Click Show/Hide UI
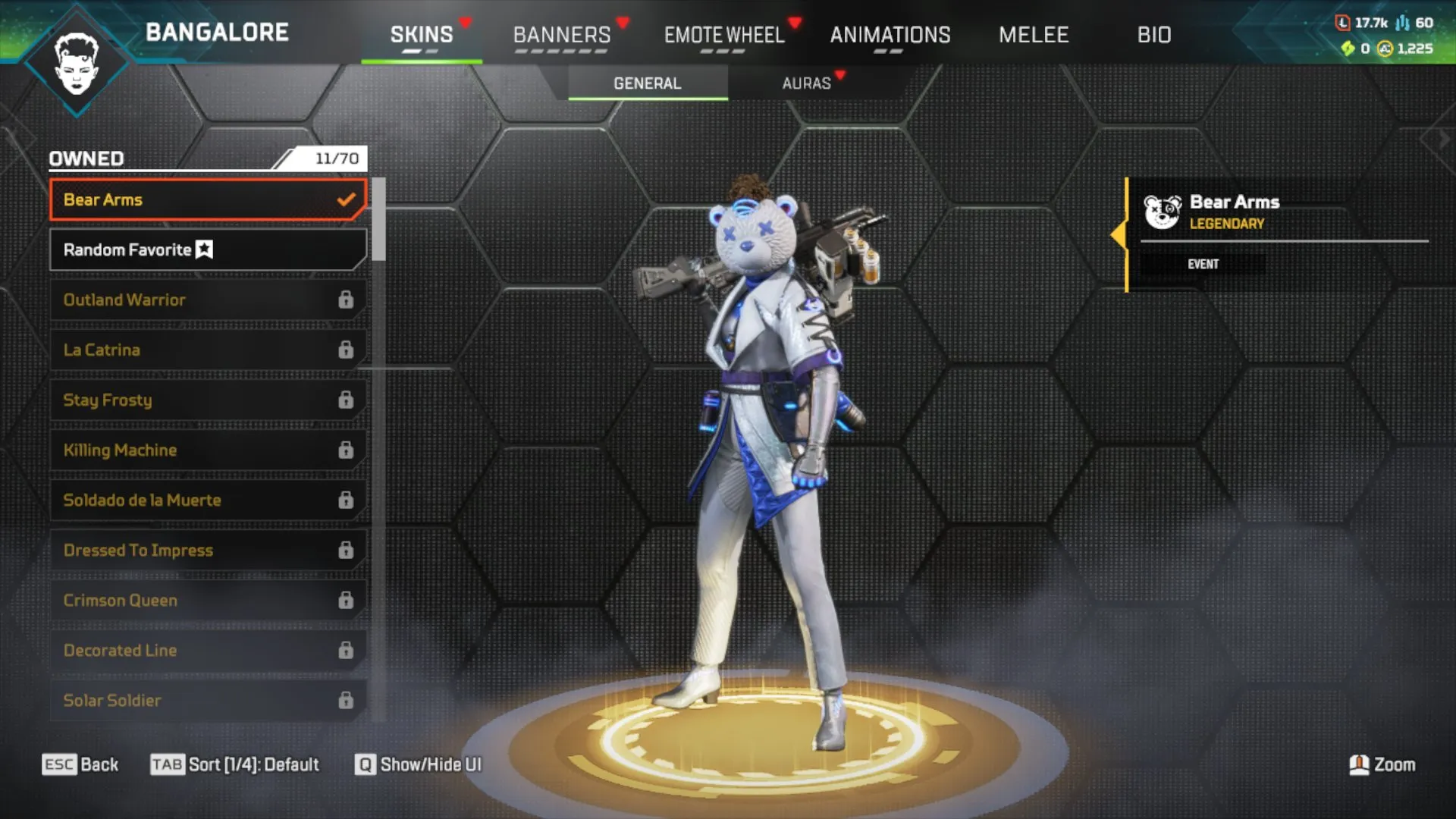 pos(417,764)
